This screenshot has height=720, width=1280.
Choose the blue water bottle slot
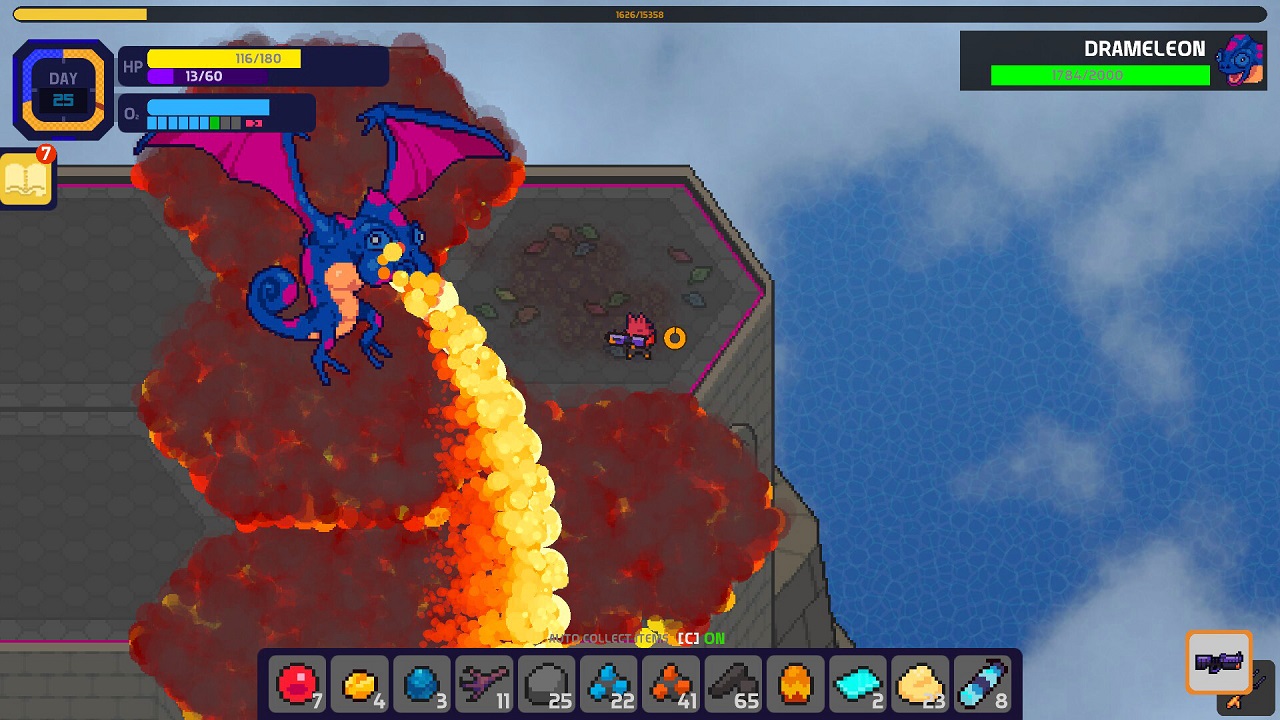click(x=983, y=685)
